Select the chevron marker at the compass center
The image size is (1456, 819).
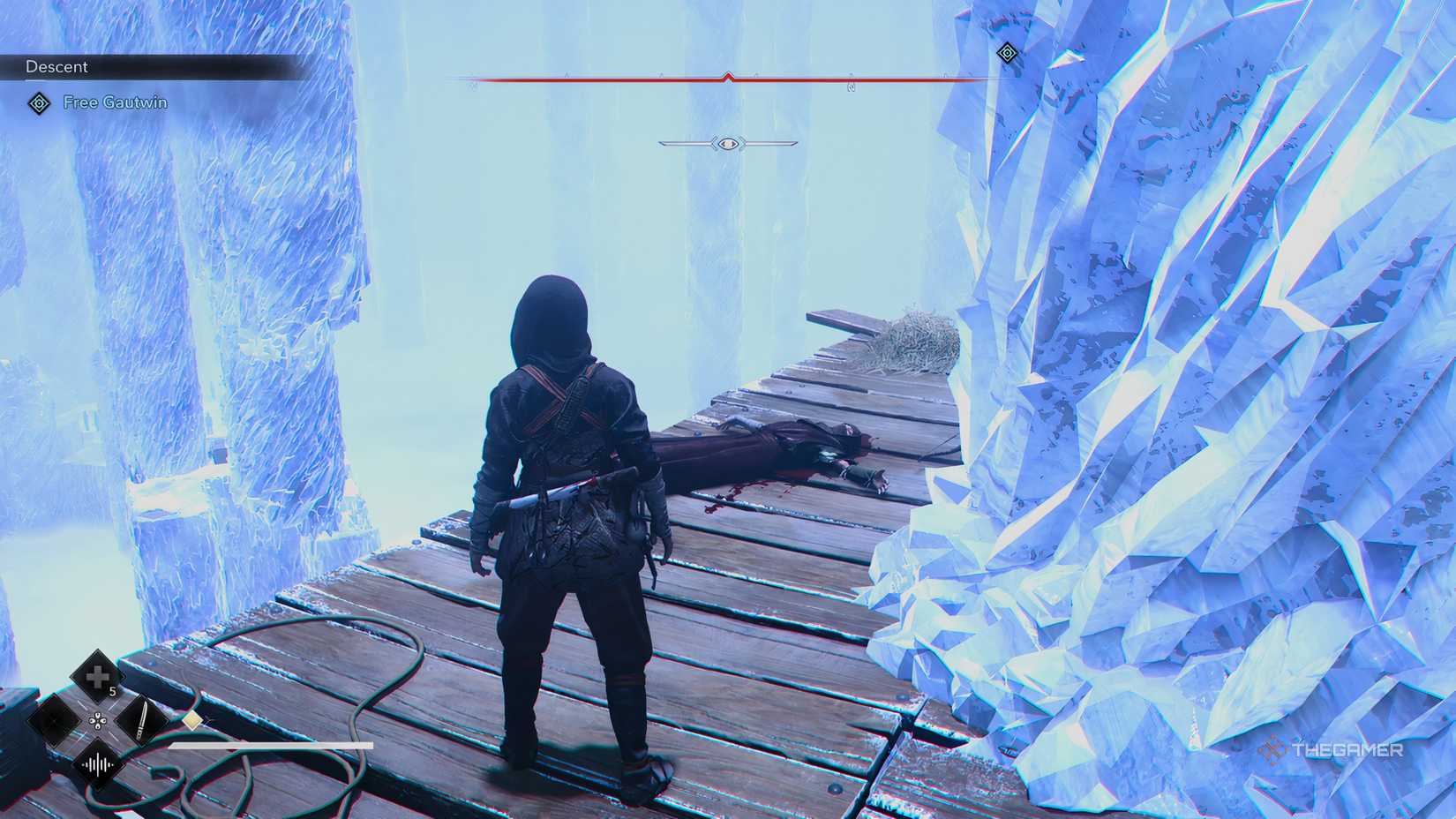[728, 78]
